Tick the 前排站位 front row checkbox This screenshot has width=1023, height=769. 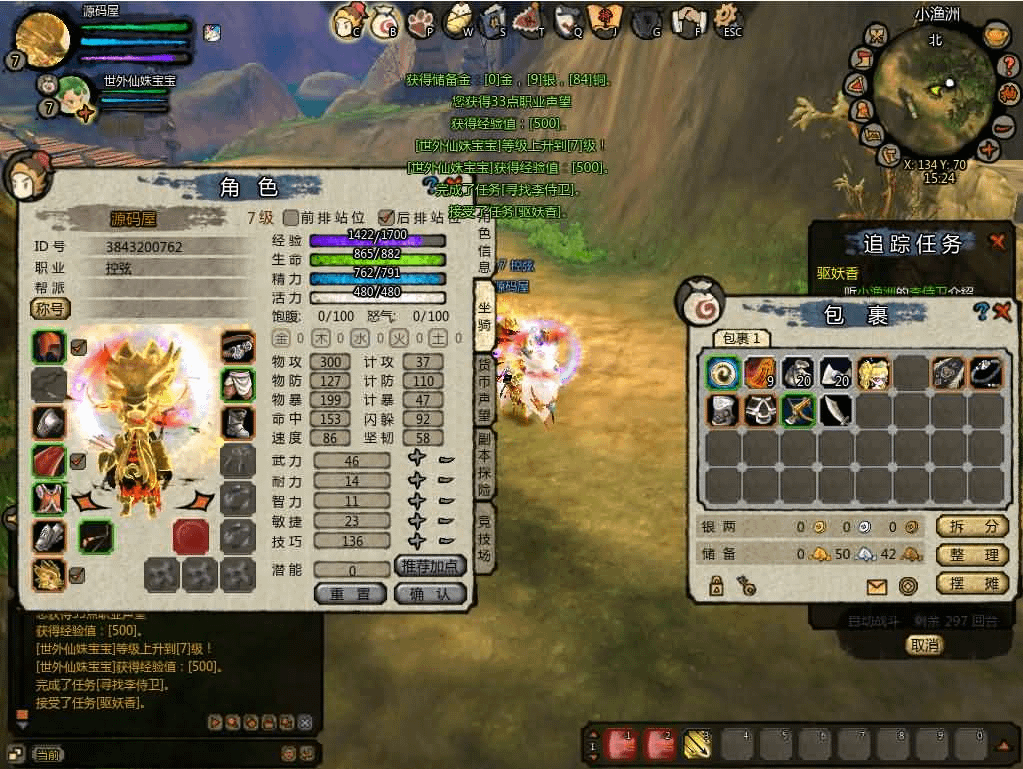click(292, 218)
